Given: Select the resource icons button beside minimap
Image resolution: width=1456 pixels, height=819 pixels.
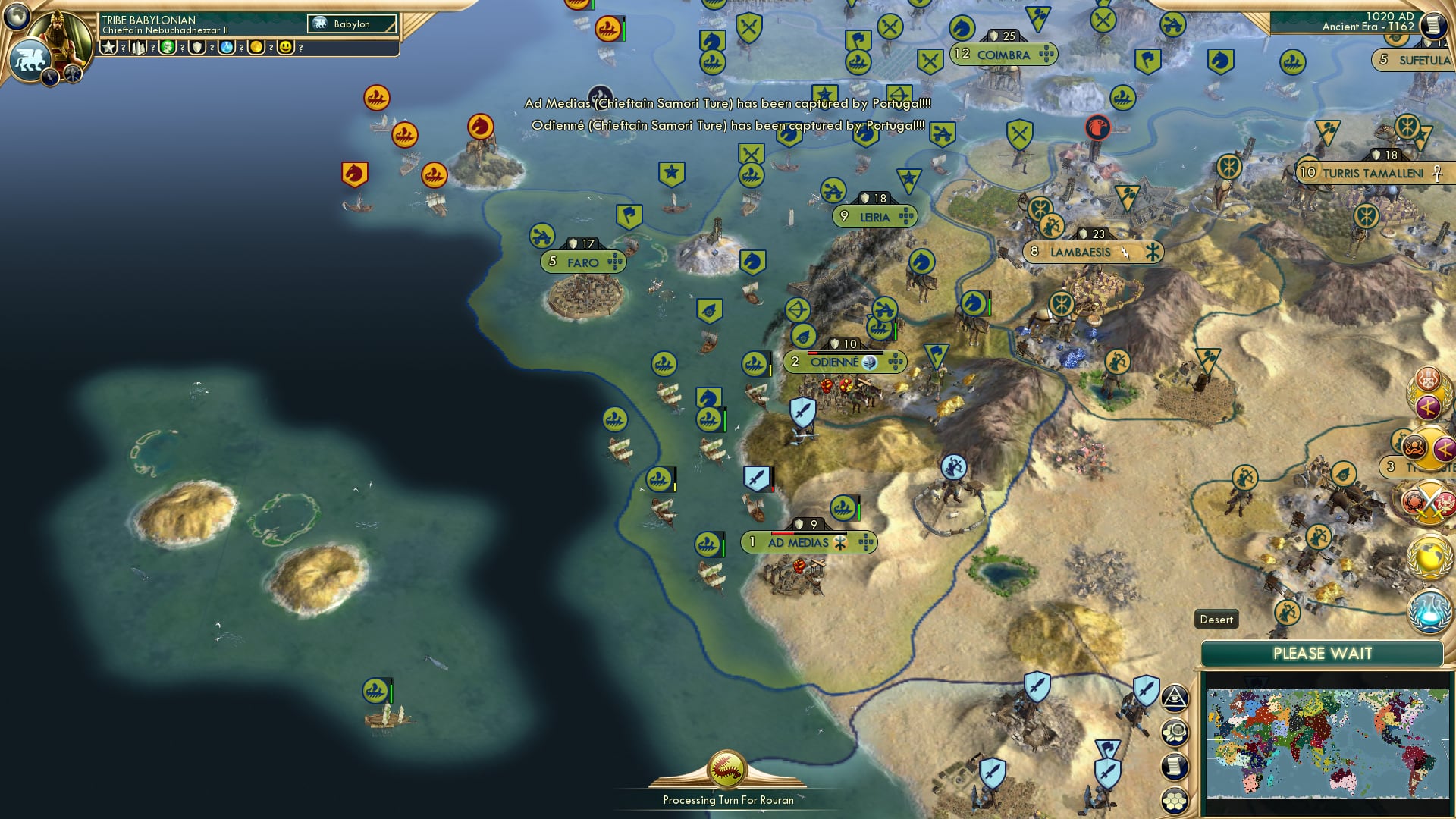Looking at the screenshot, I should [1176, 733].
